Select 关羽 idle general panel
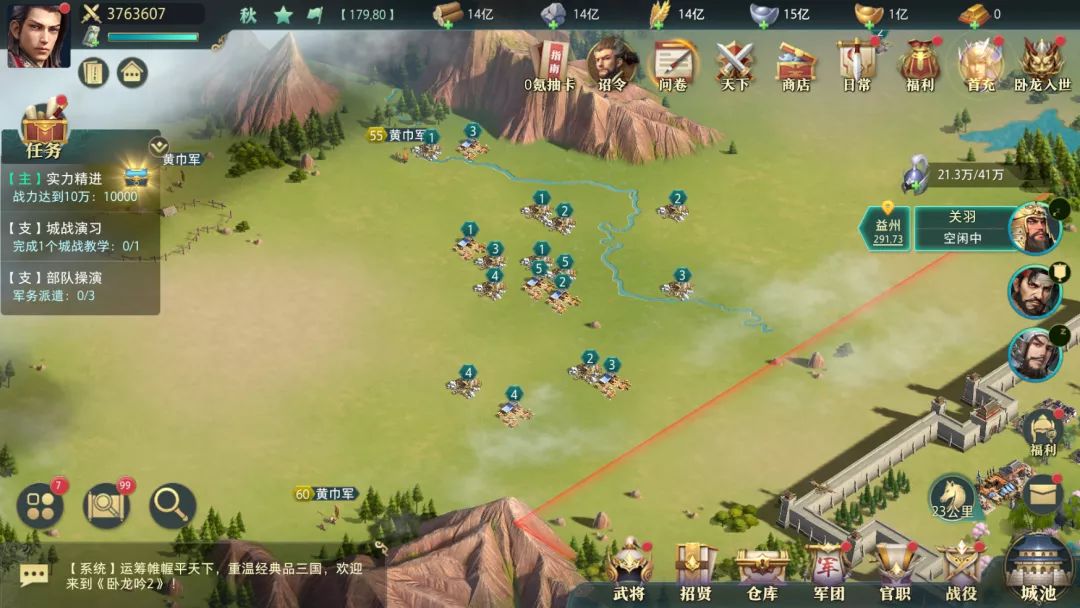Viewport: 1080px width, 608px height. tap(961, 228)
